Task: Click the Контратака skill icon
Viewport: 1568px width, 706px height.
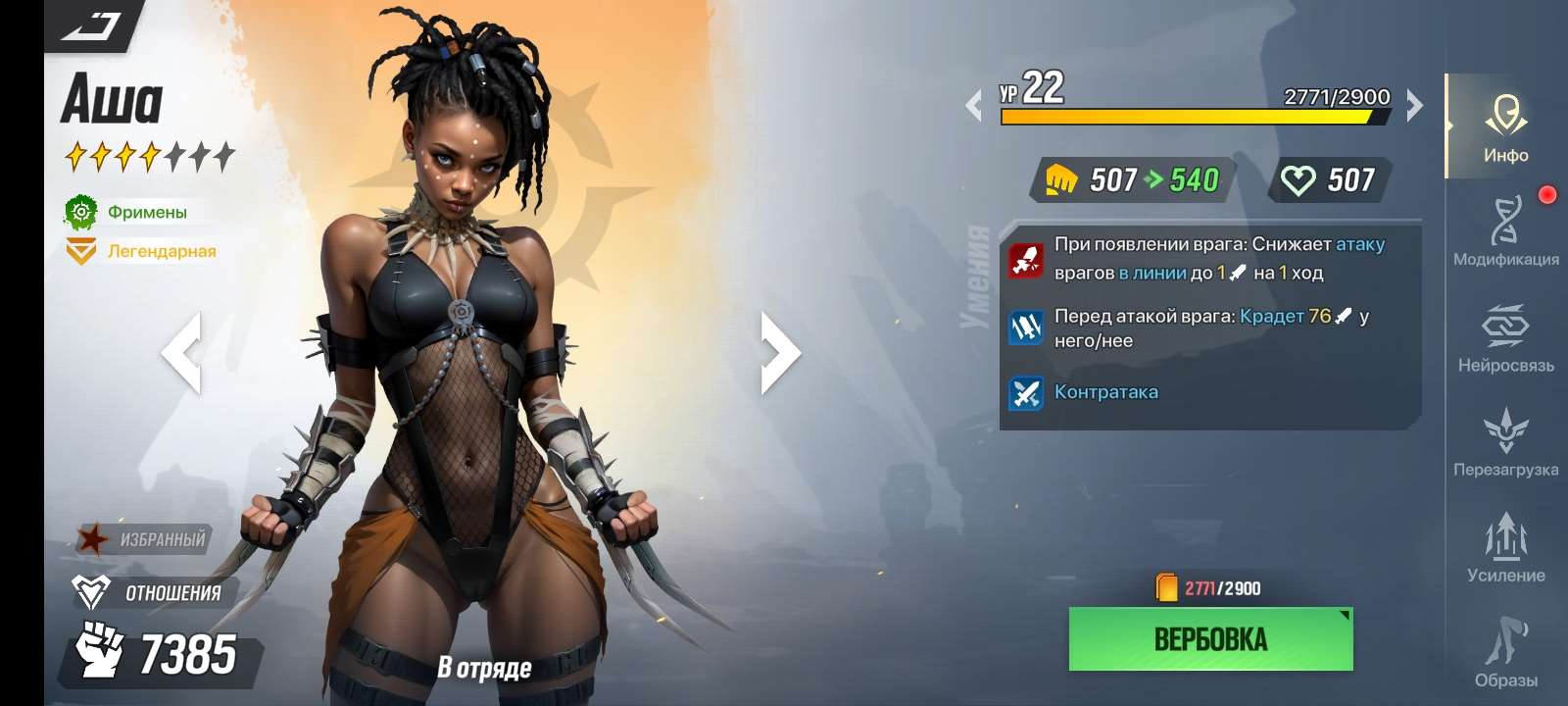Action: [x=1026, y=391]
